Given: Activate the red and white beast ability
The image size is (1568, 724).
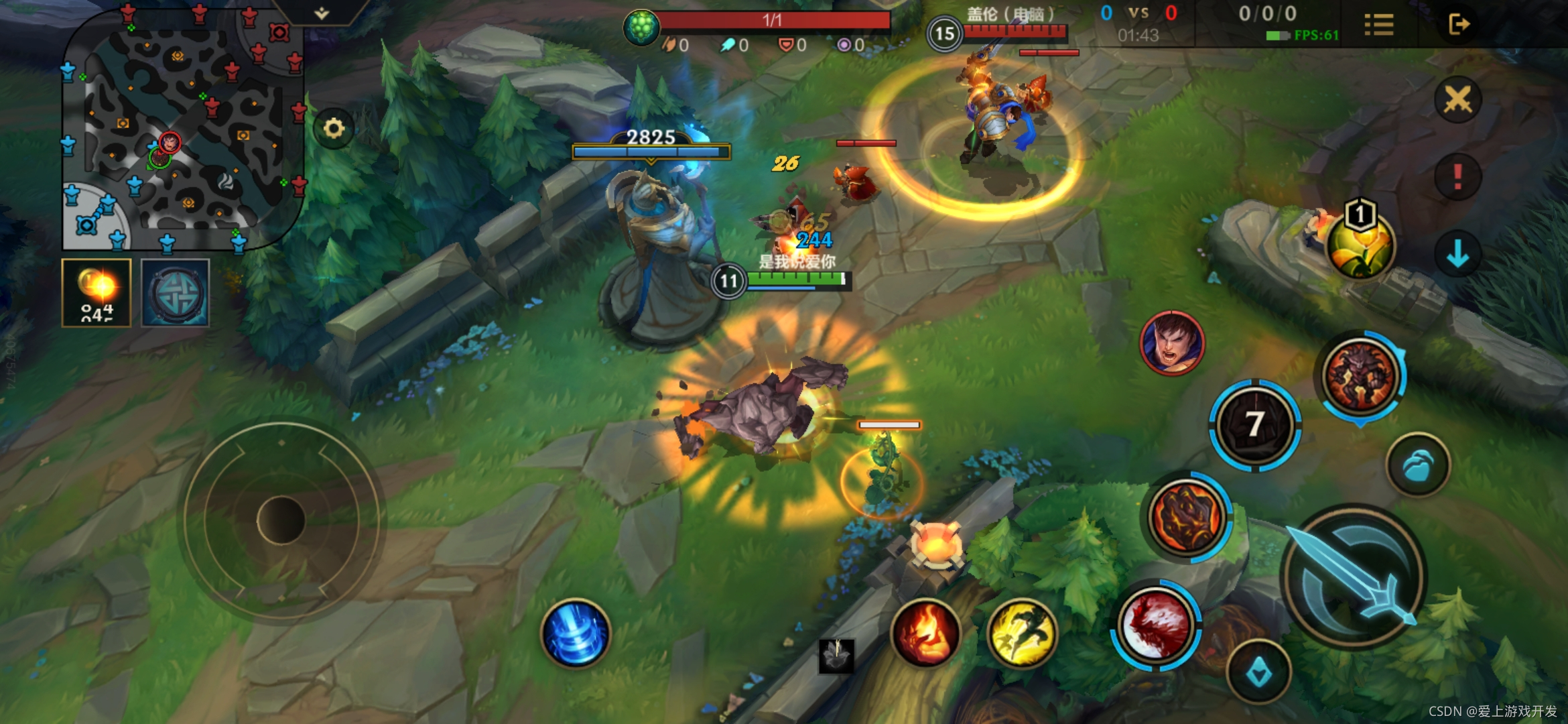Looking at the screenshot, I should point(1155,625).
